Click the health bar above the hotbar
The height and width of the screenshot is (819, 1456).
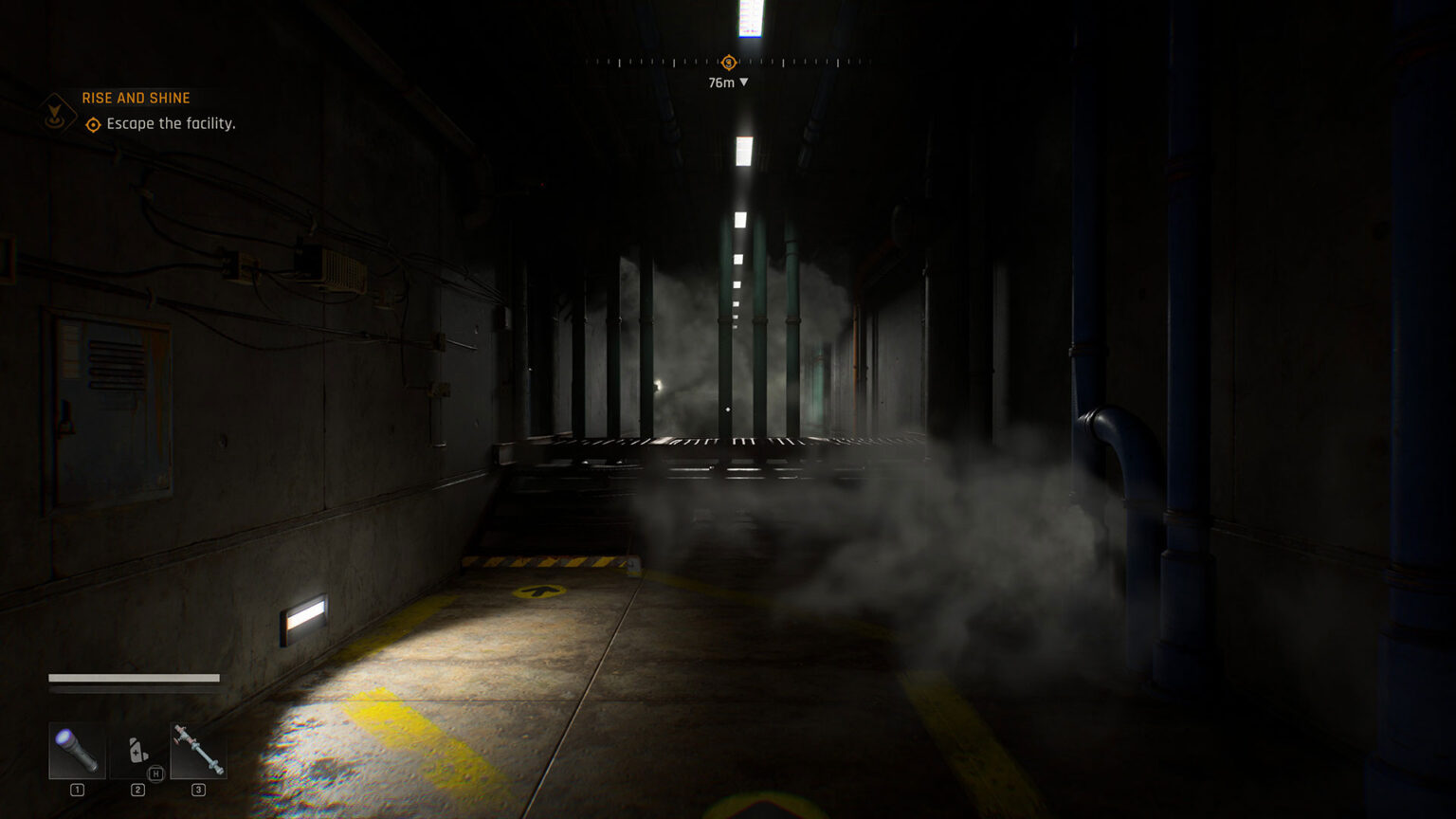(133, 679)
